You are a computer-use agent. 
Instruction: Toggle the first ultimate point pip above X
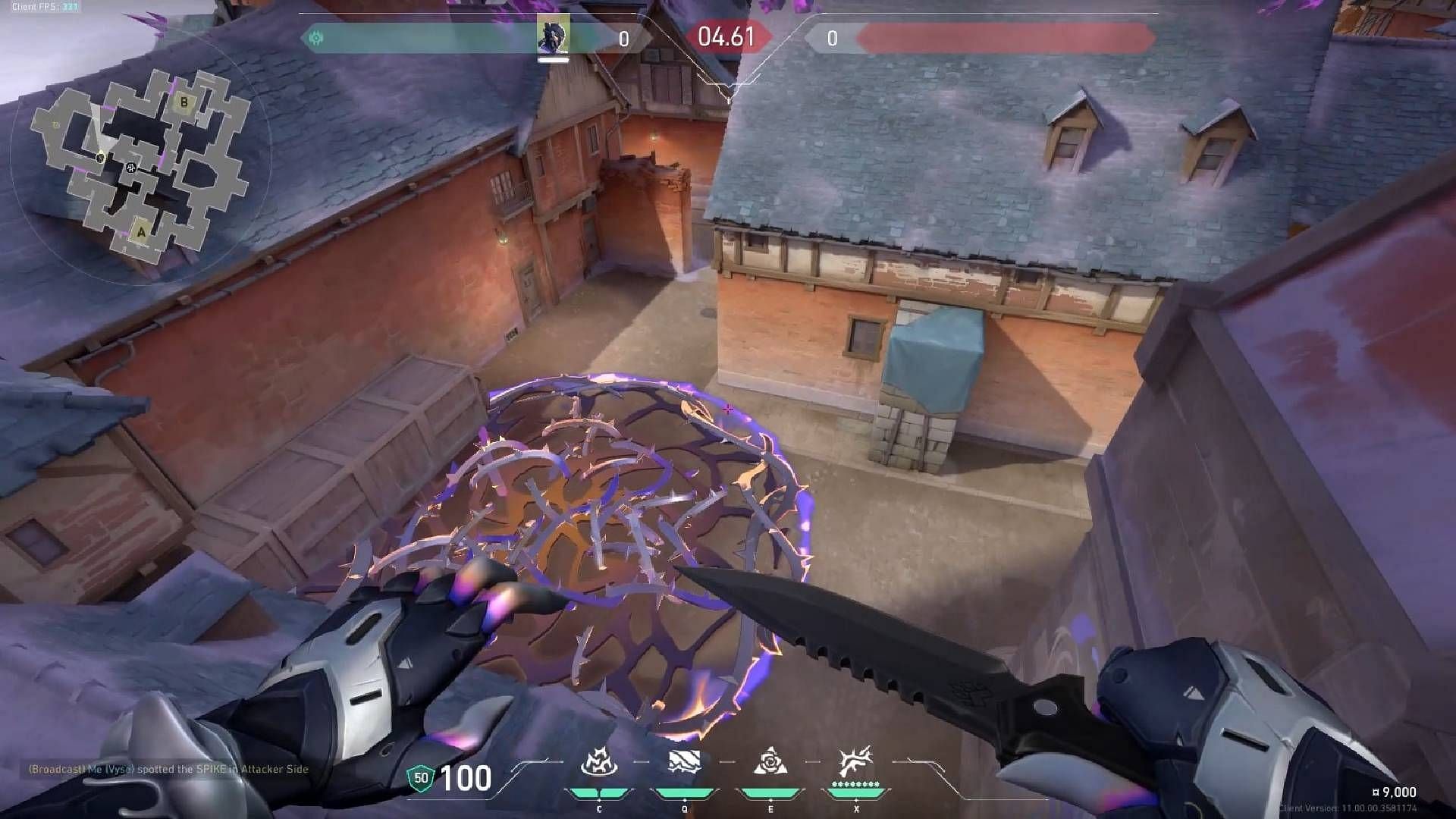click(x=834, y=784)
